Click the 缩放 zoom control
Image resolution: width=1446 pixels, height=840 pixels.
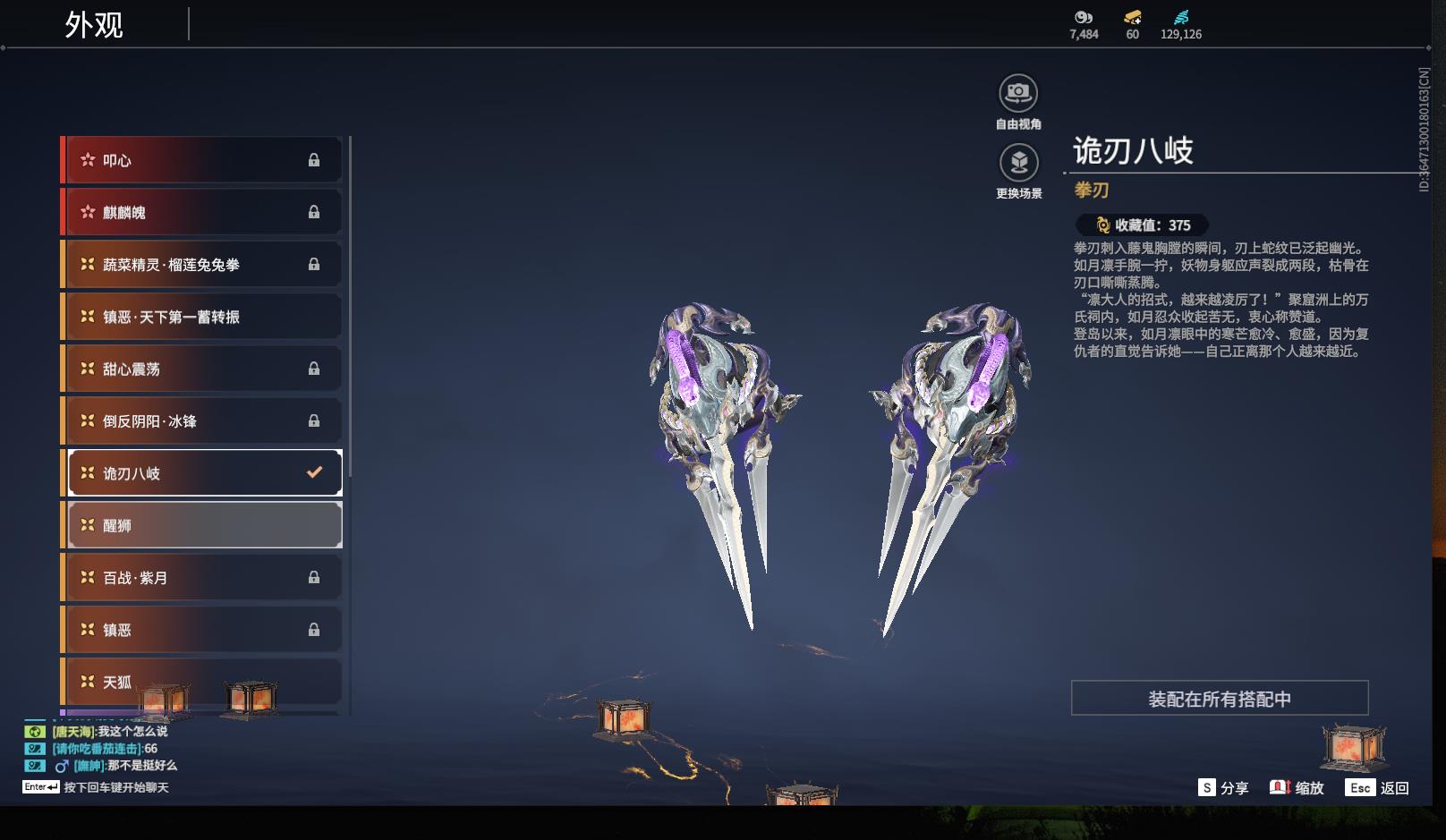click(x=1297, y=788)
